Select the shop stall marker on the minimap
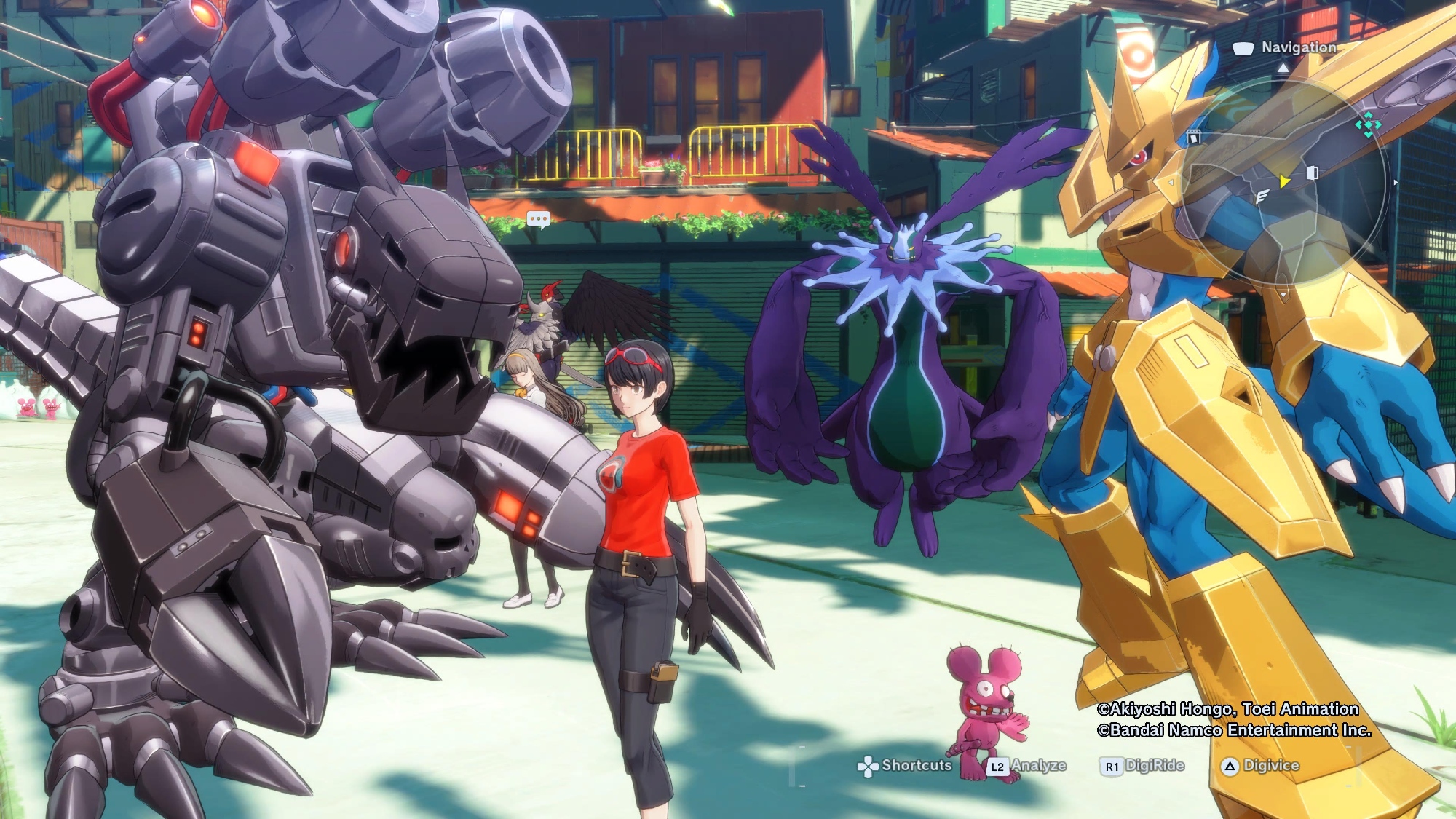Image resolution: width=1456 pixels, height=819 pixels. (x=1193, y=137)
